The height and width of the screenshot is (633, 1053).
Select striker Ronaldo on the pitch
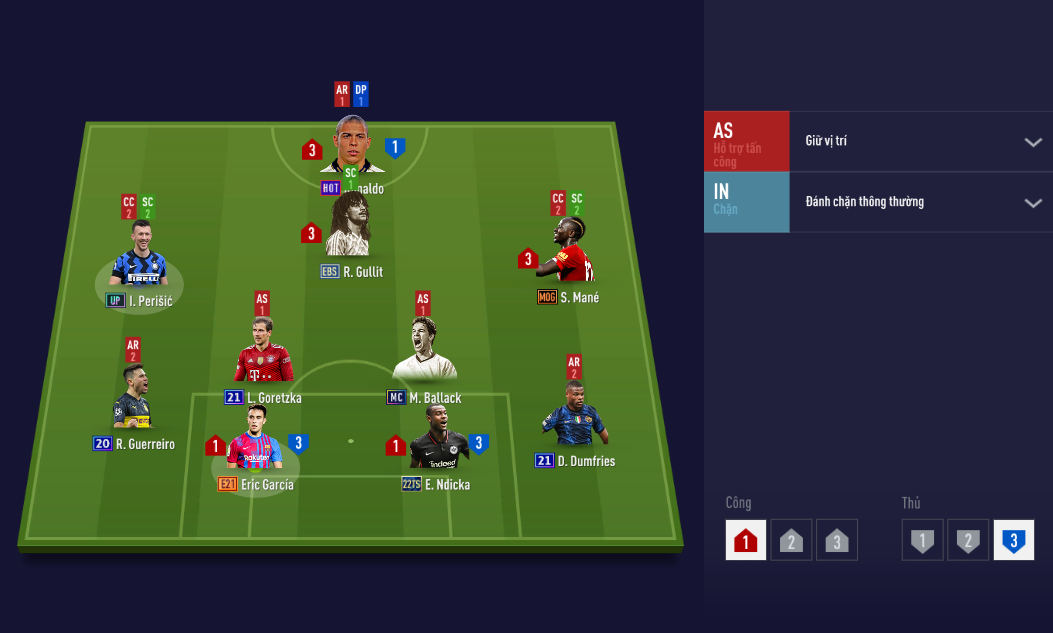pos(352,146)
